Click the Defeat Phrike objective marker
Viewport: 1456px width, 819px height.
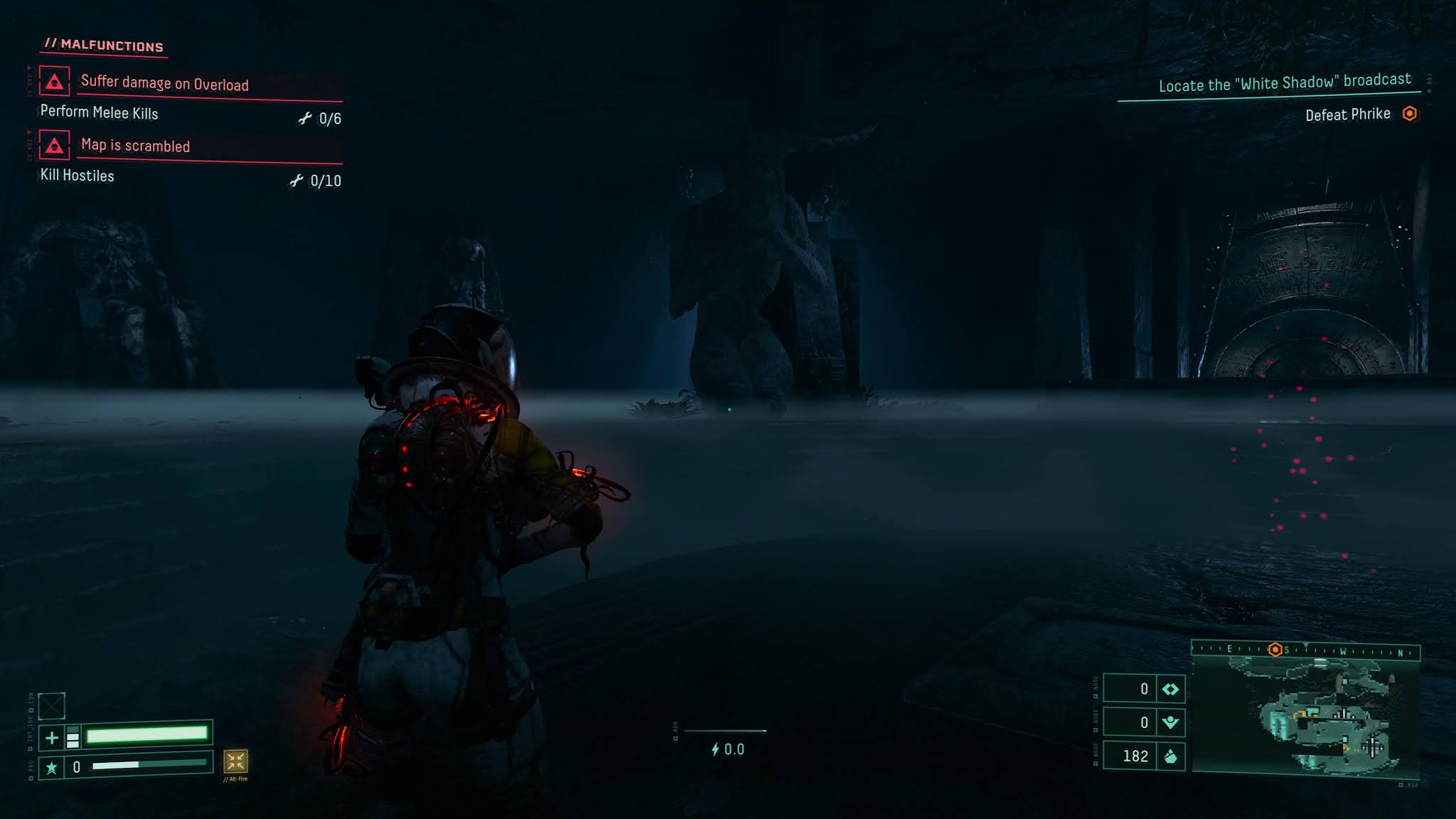click(x=1409, y=114)
